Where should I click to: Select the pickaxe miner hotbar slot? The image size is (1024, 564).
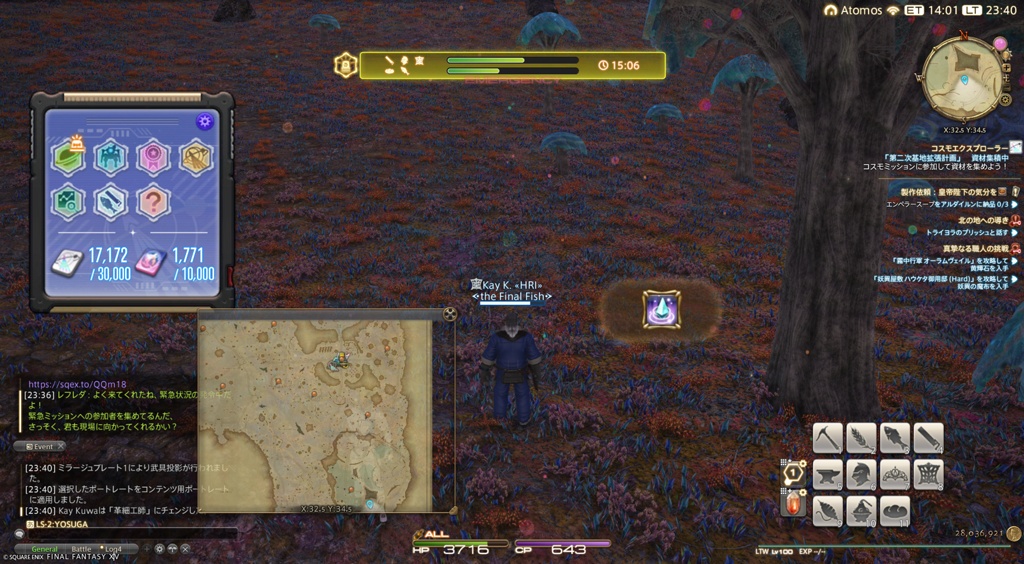click(827, 438)
